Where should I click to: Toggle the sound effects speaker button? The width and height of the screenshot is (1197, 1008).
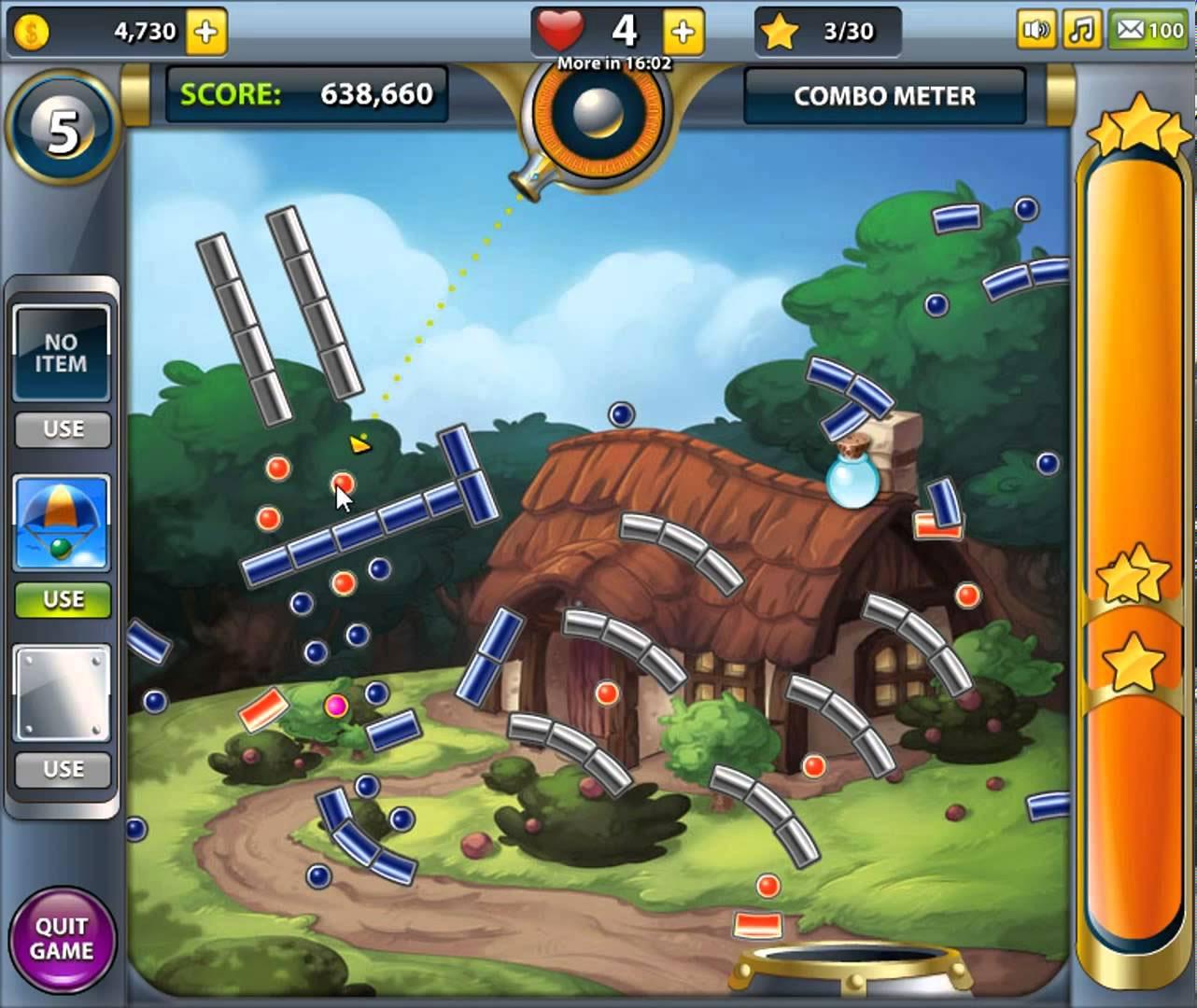tap(1036, 31)
